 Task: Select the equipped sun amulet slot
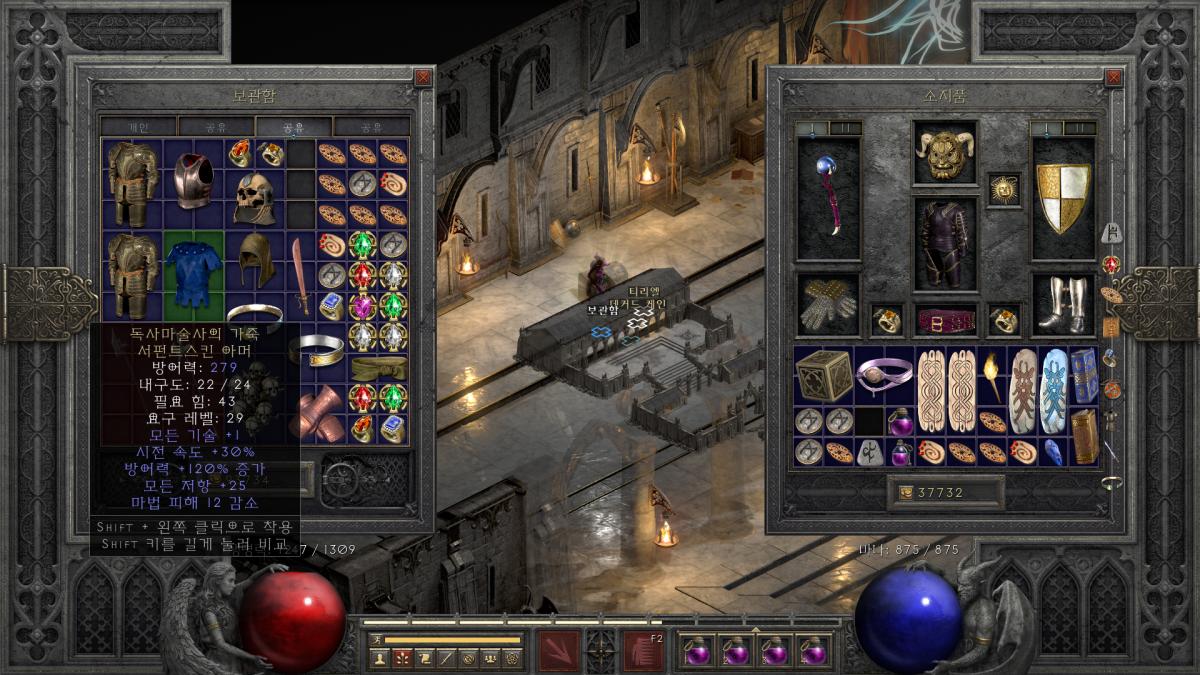click(x=1003, y=188)
